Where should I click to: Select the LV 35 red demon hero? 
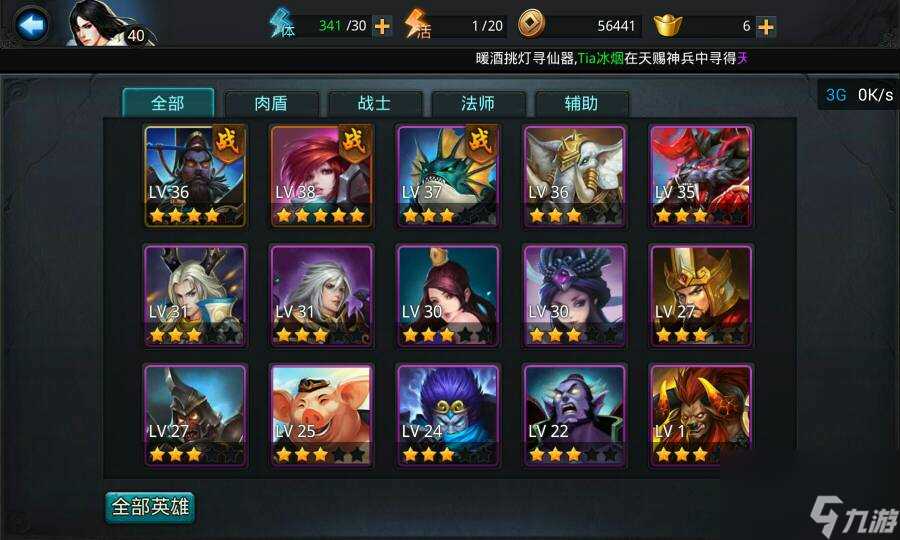700,175
